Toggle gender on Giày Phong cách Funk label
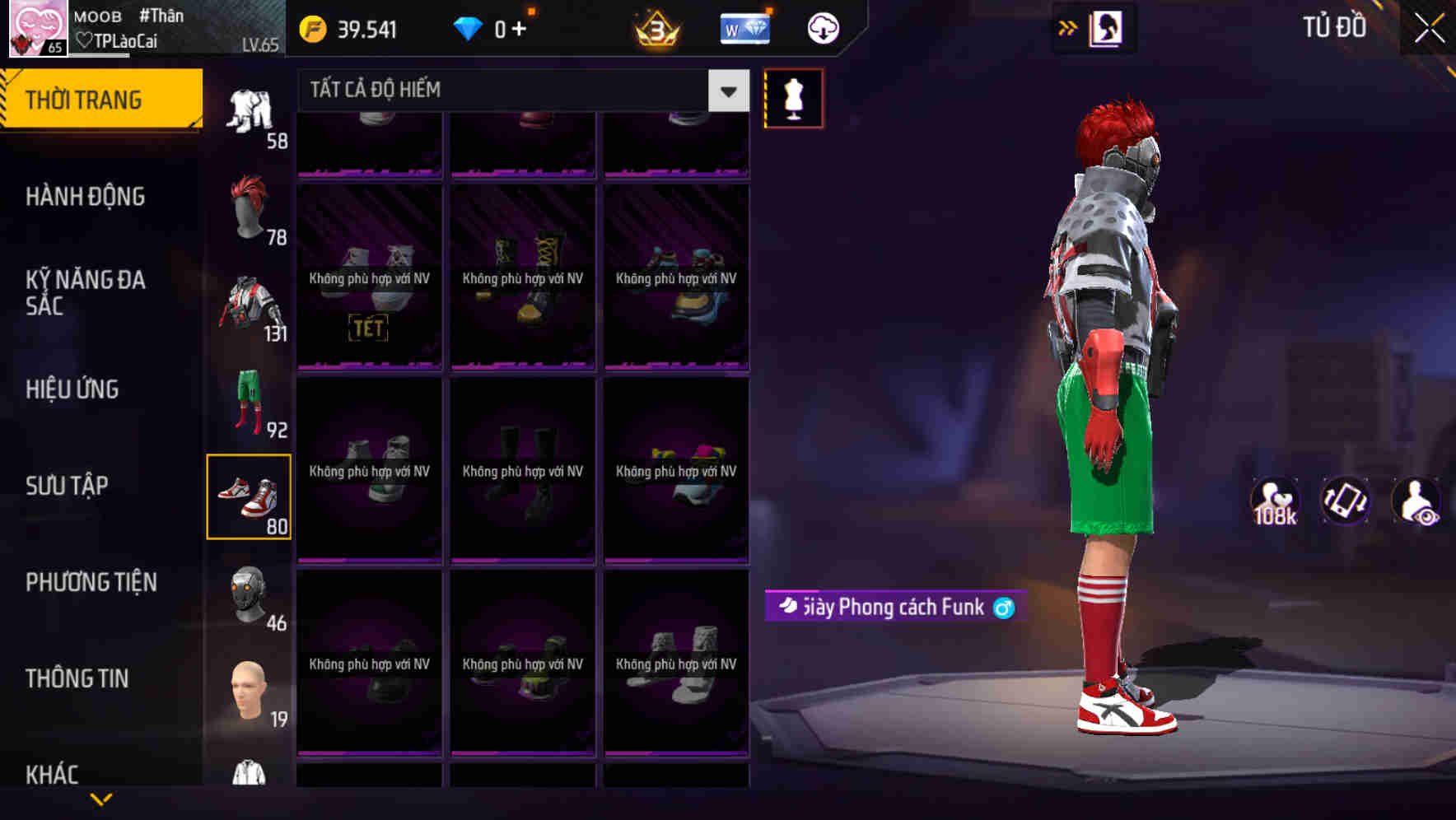The image size is (1456, 820). 1003,608
